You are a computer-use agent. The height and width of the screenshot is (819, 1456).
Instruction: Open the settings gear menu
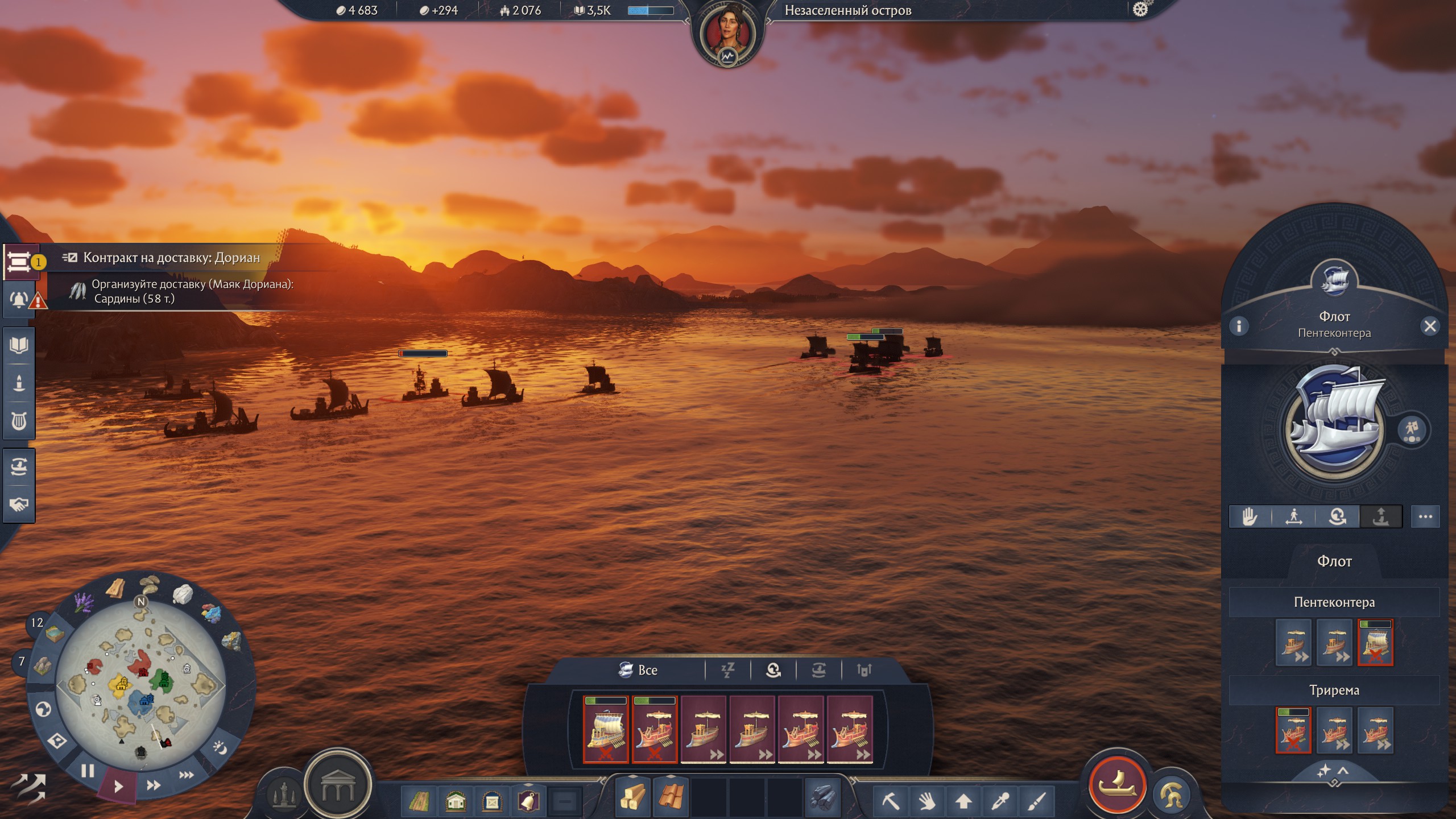pyautogui.click(x=1140, y=10)
